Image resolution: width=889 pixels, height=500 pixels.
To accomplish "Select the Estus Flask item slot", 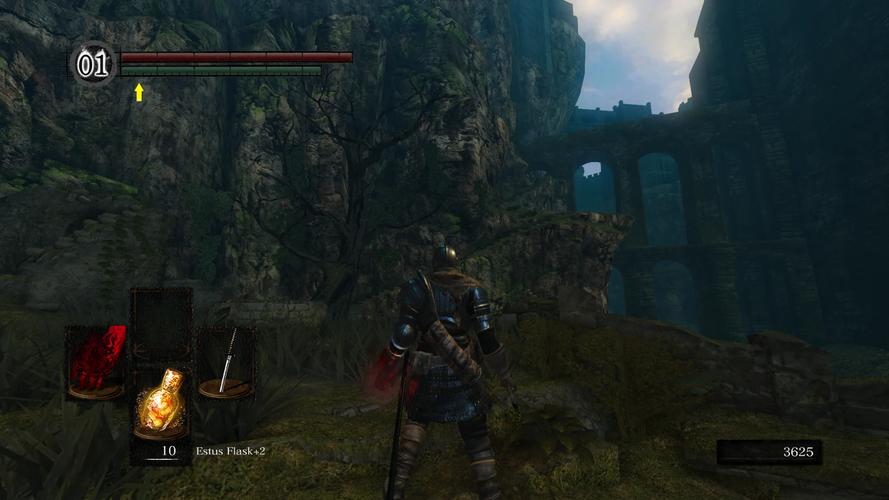I will coord(162,403).
